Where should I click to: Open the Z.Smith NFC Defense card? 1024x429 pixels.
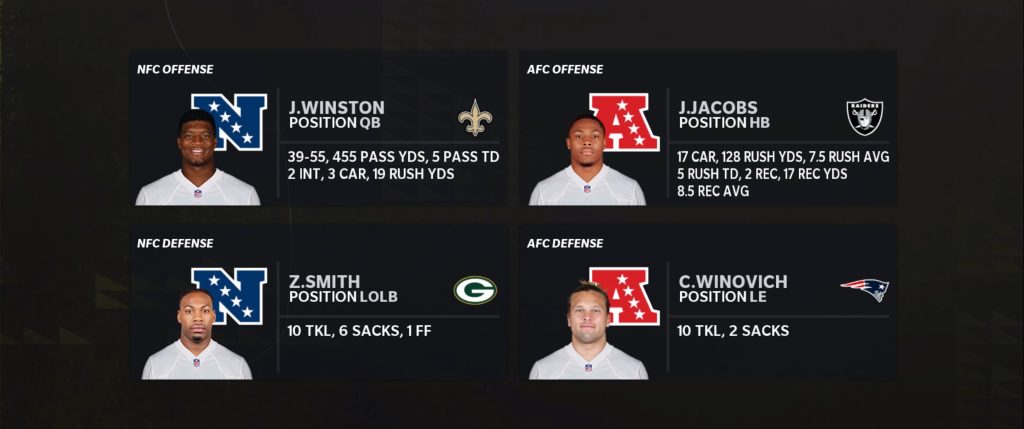318,305
